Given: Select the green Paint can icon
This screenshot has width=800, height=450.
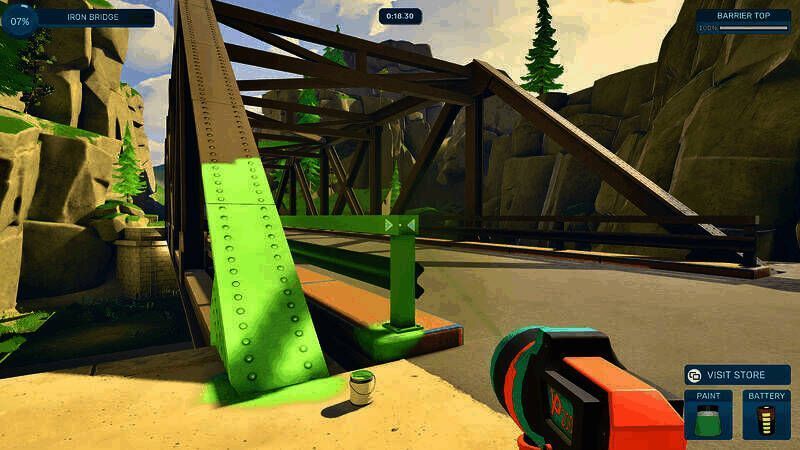Looking at the screenshot, I should click(708, 419).
